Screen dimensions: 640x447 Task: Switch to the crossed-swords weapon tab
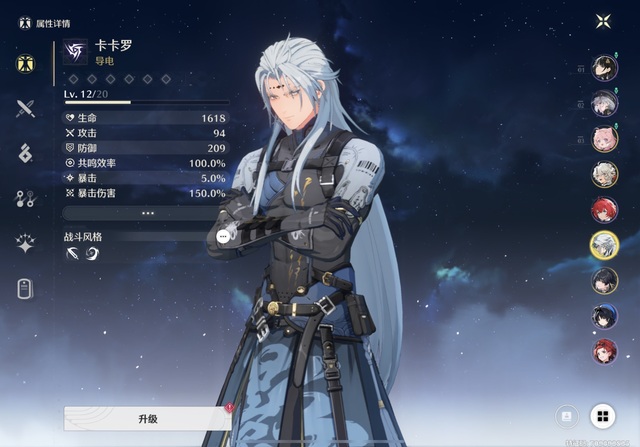pos(26,109)
